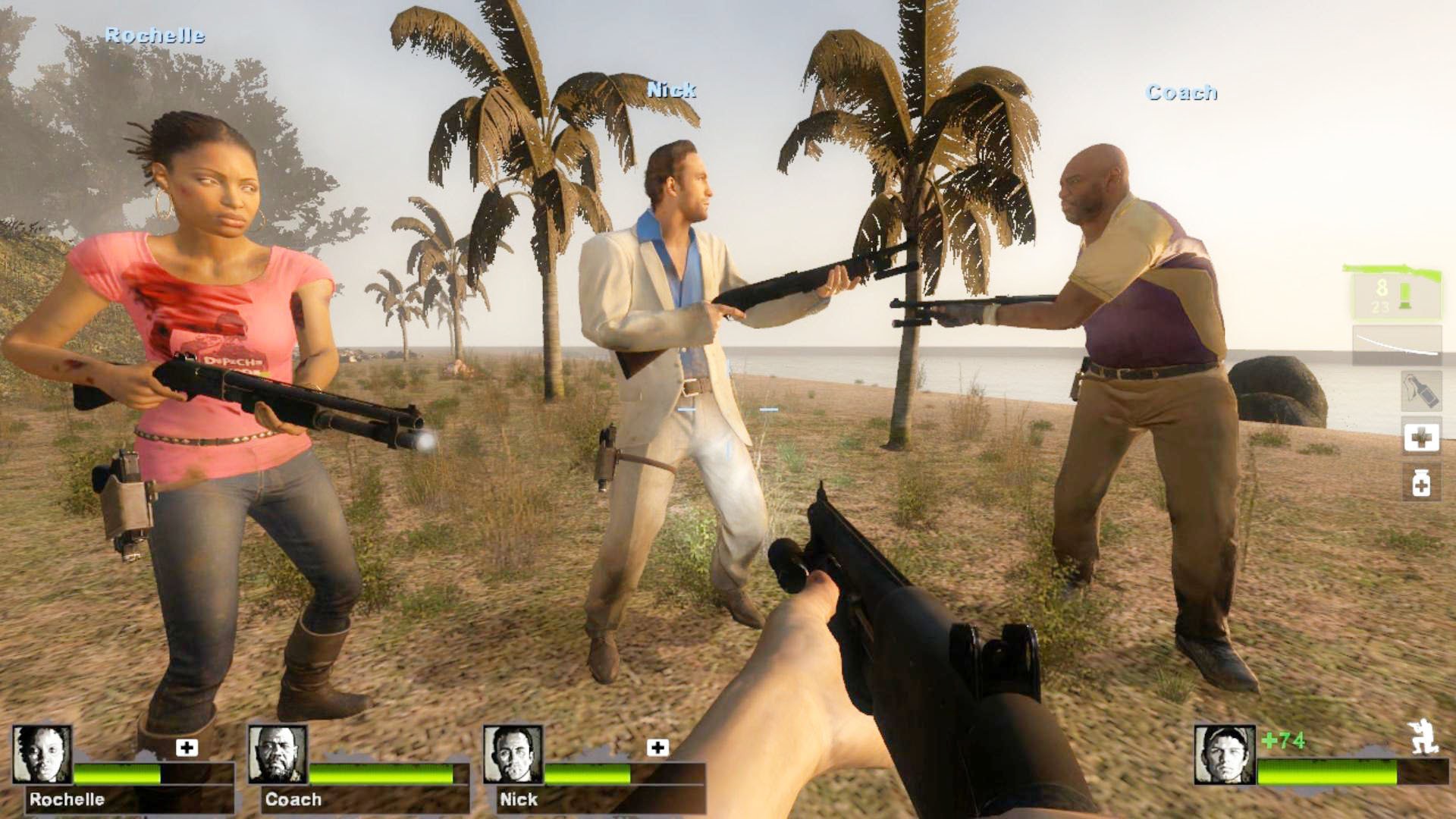Click Coach's teammate portrait
The image size is (1456, 819).
click(278, 754)
